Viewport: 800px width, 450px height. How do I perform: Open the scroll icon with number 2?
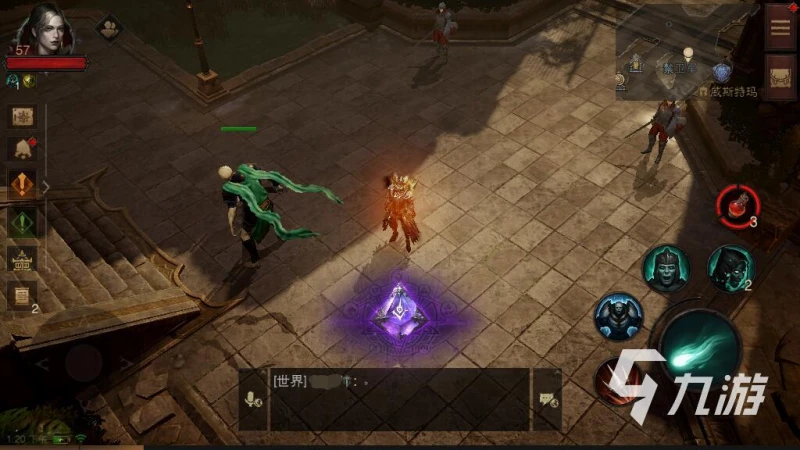pos(22,295)
